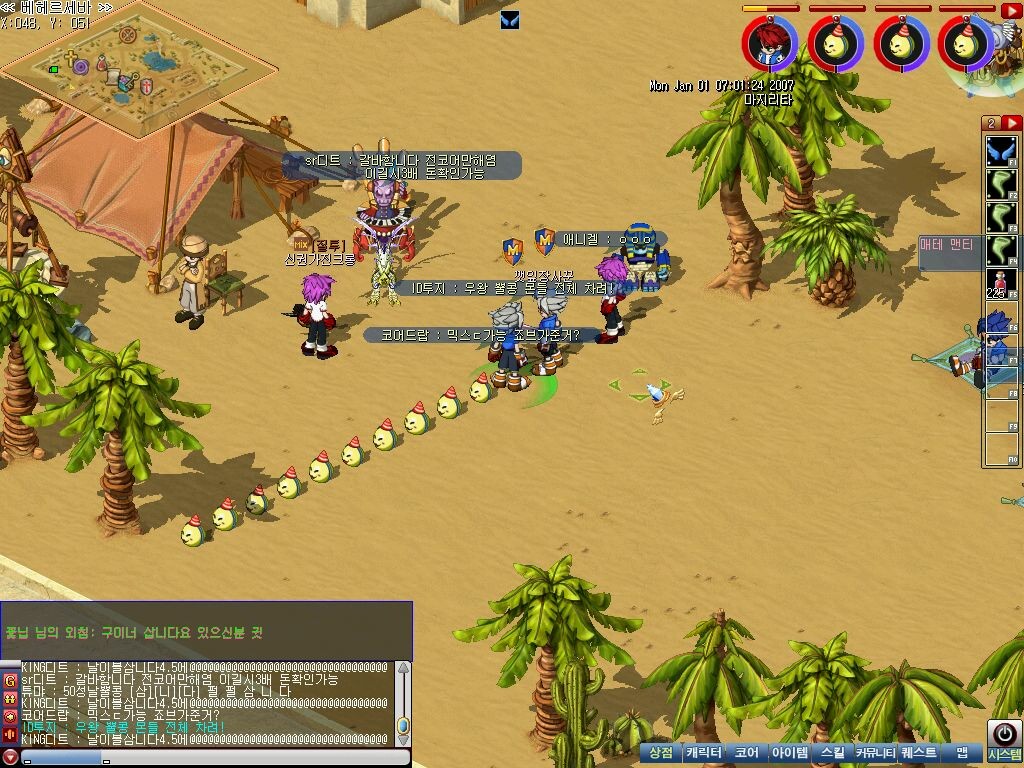Open the 상점 shop menu
This screenshot has height=768, width=1024.
[x=660, y=753]
